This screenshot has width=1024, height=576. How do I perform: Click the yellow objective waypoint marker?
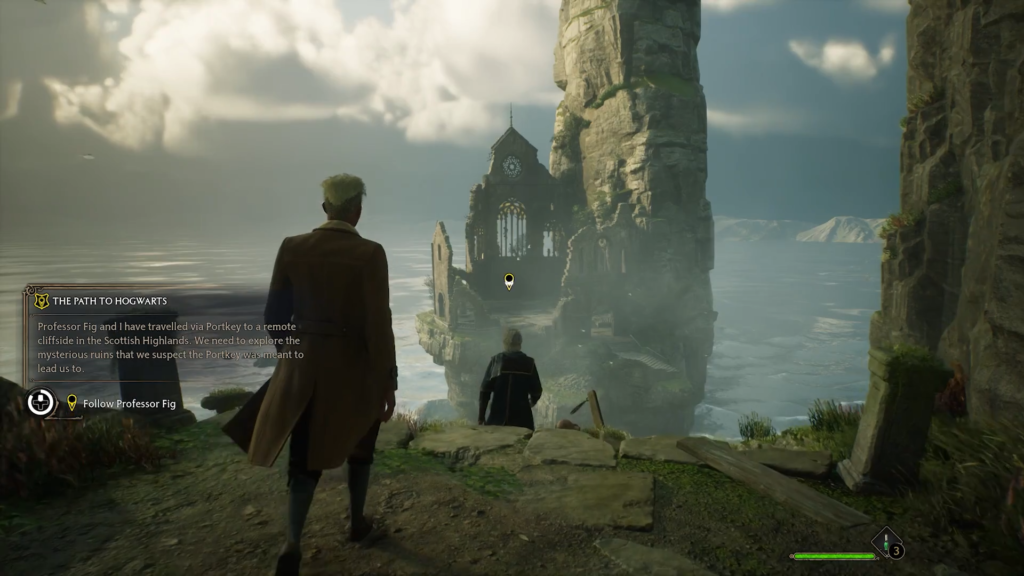509,282
